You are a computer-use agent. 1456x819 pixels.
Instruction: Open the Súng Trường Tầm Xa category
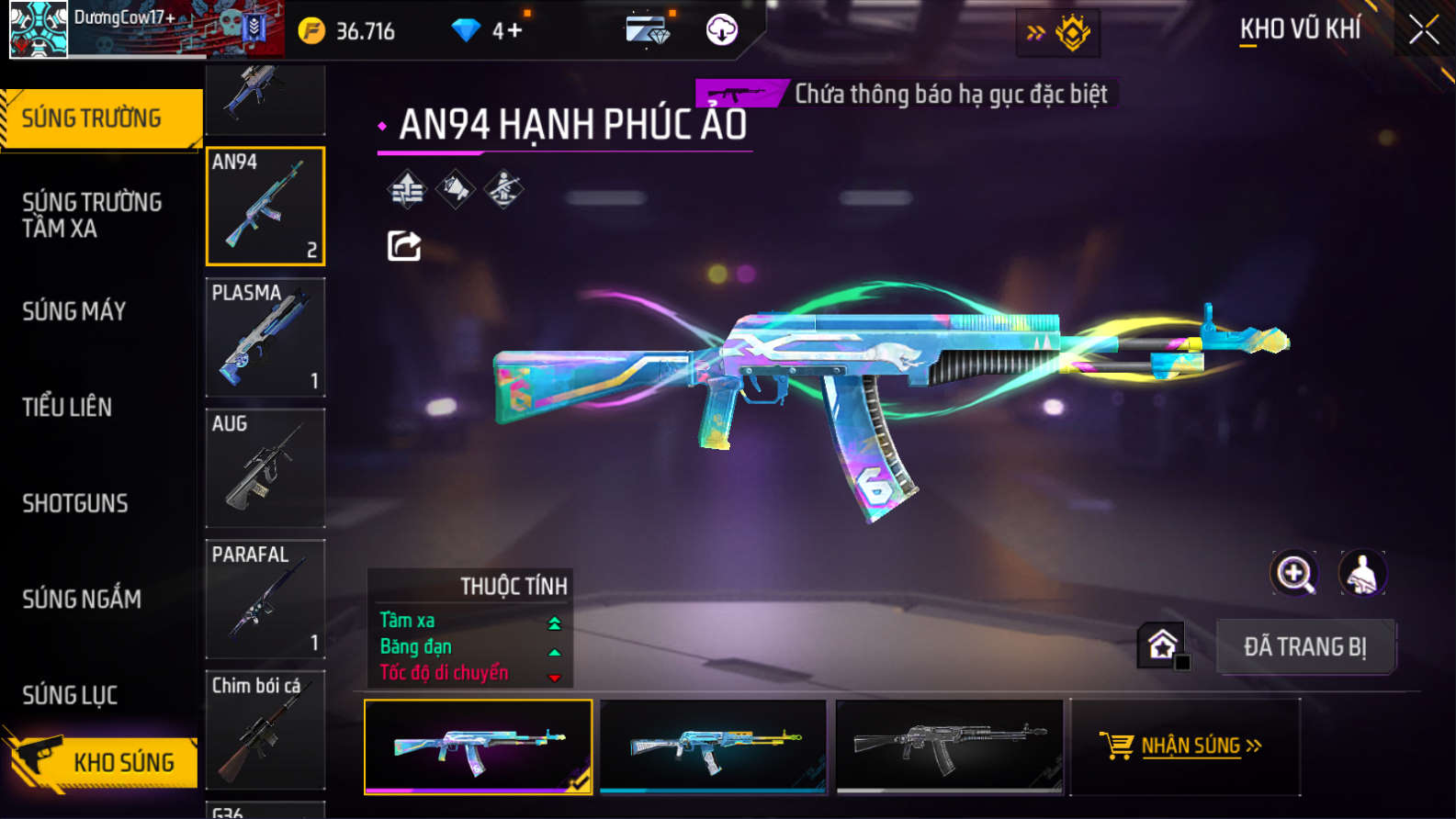(x=92, y=215)
